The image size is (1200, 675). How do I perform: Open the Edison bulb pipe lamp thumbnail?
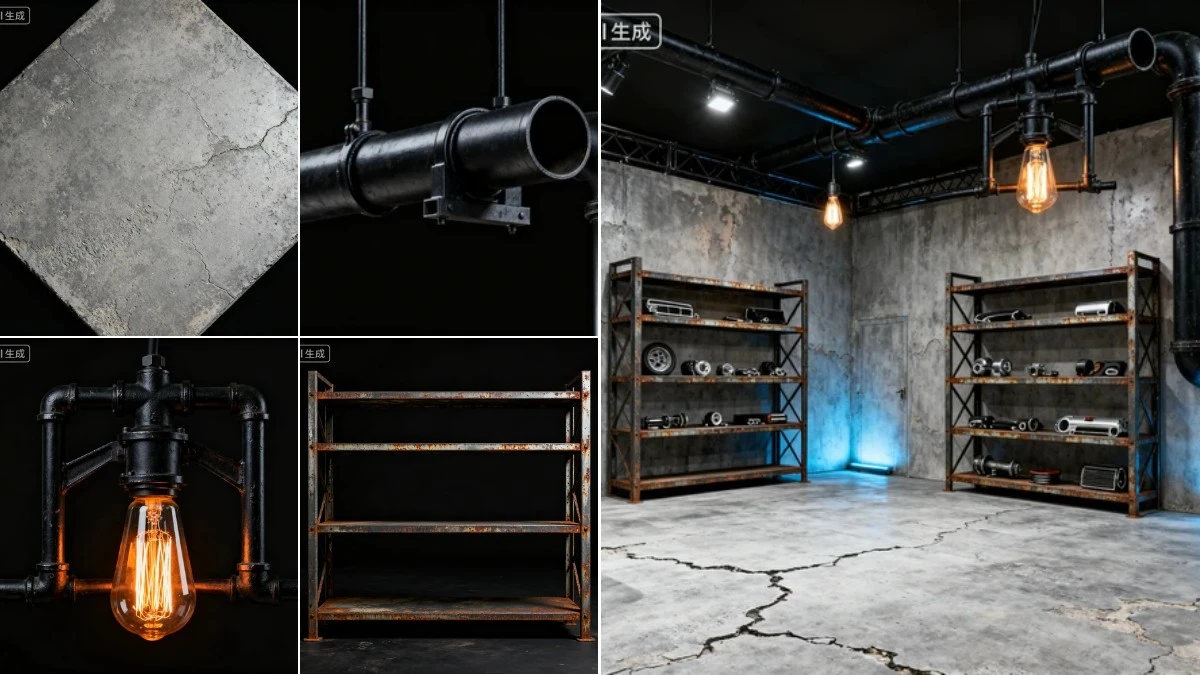coord(148,507)
